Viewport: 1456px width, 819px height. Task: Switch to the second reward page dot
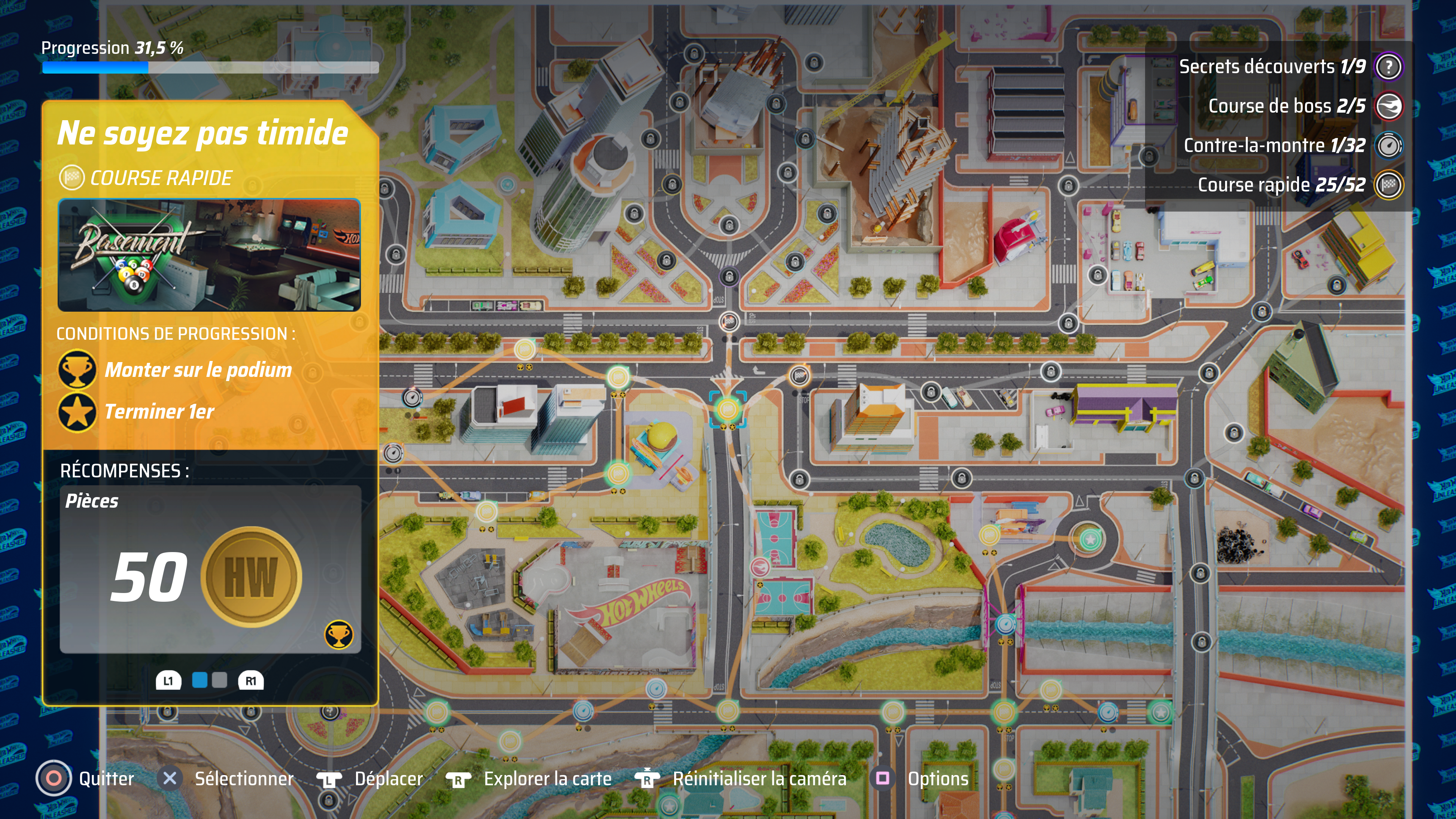219,680
